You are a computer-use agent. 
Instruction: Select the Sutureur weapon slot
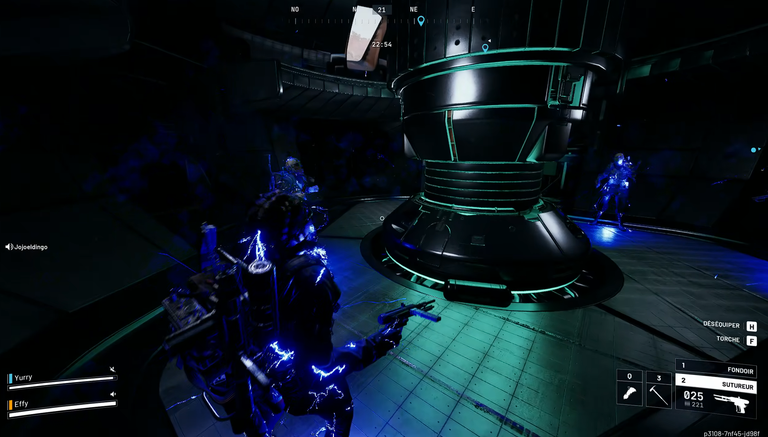[x=716, y=381]
